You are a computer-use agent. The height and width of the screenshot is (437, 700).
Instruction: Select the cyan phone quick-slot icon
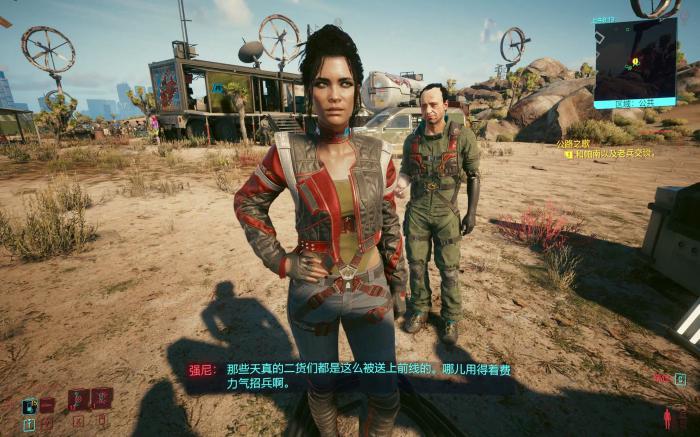tap(29, 405)
